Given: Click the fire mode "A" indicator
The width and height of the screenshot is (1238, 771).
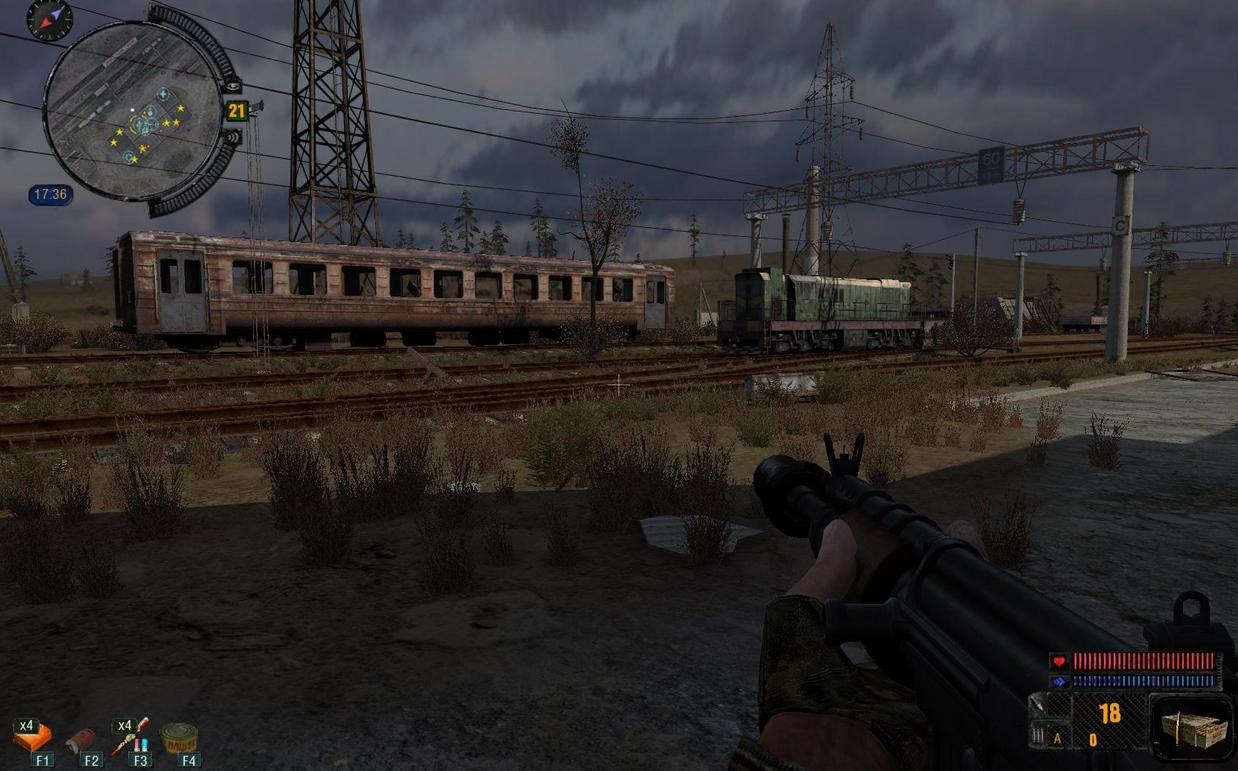Looking at the screenshot, I should coord(1057,740).
